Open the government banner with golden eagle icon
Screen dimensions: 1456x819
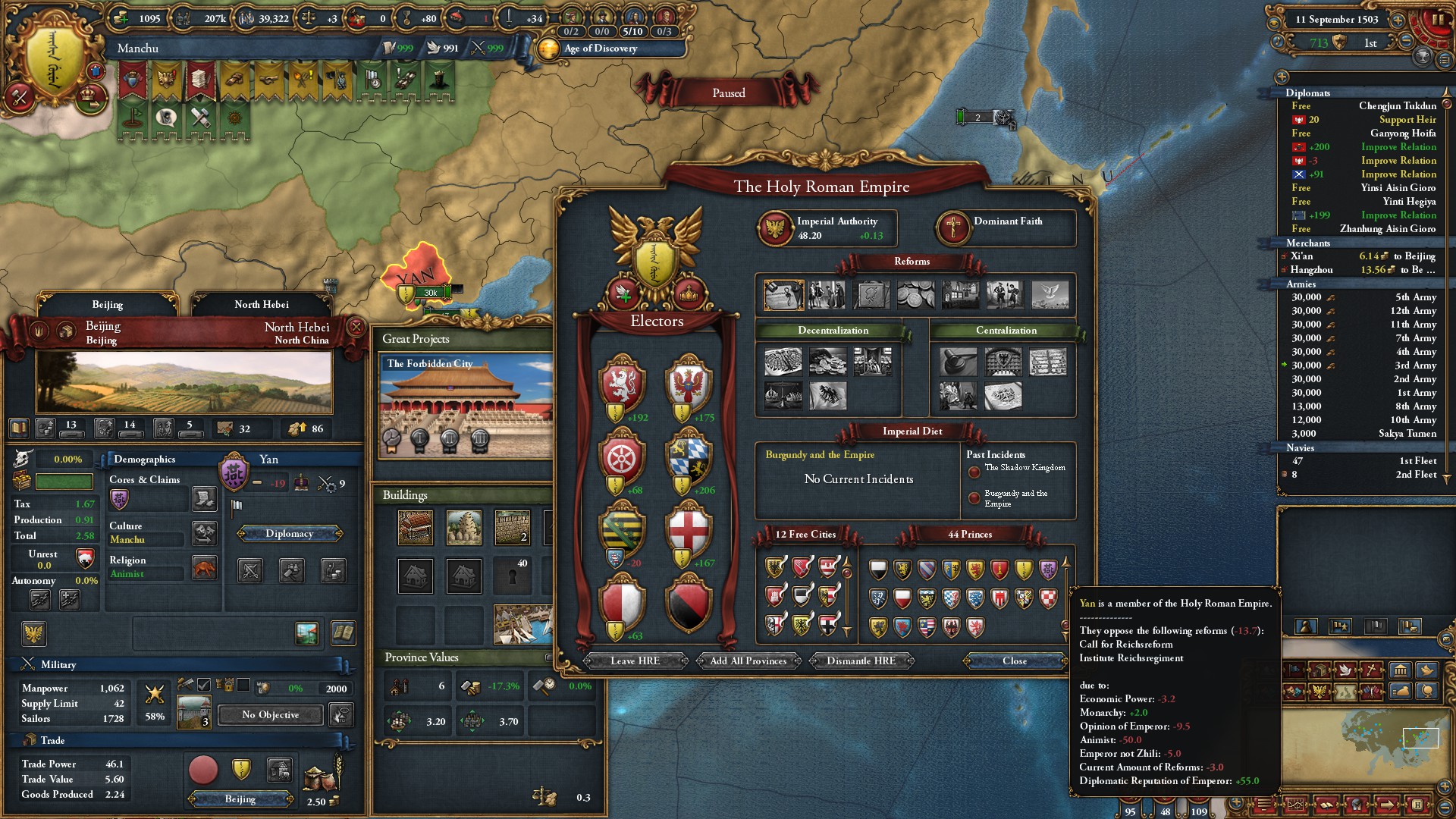point(165,78)
